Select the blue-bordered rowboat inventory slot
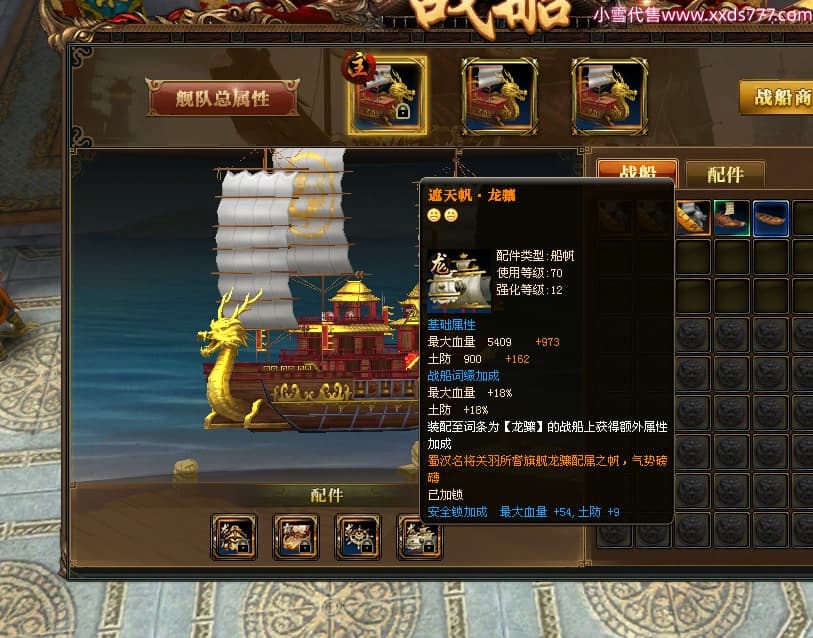 771,218
